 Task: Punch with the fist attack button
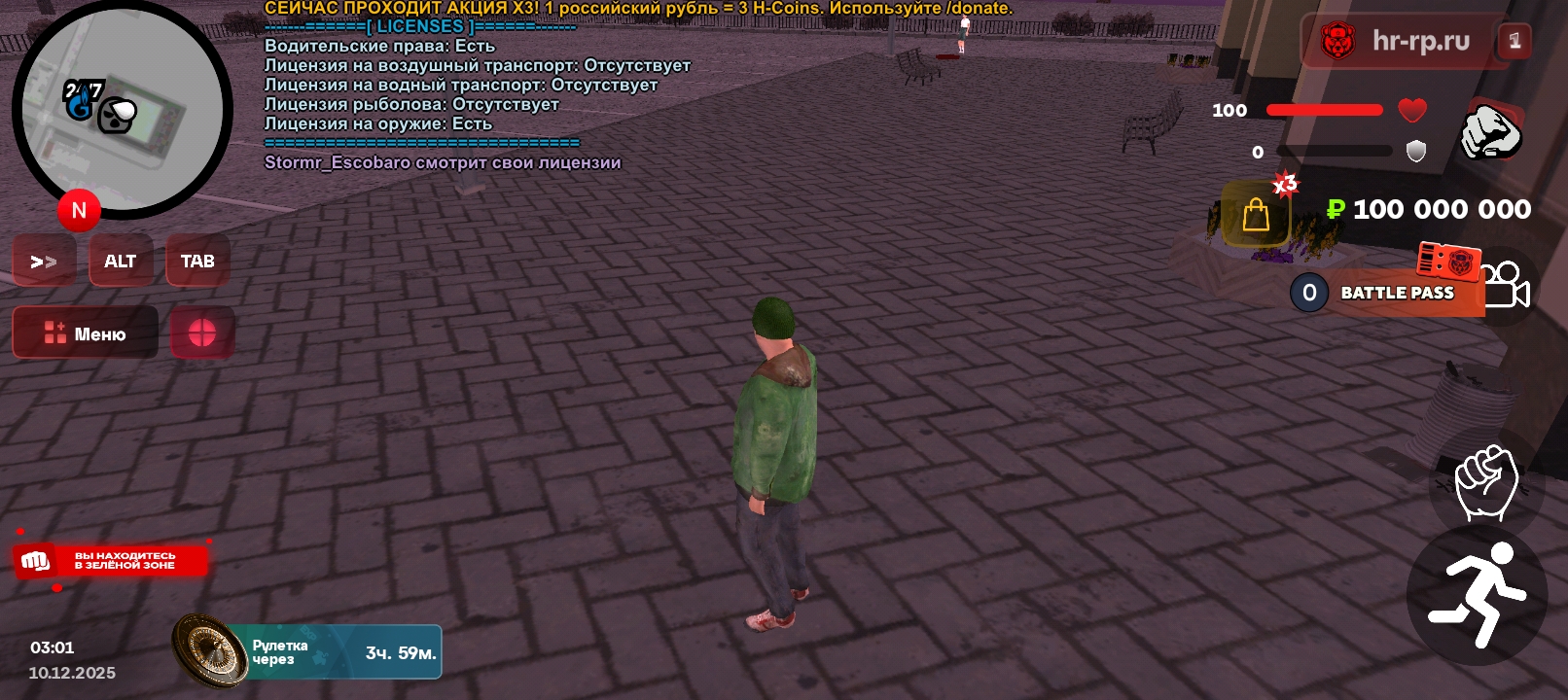click(x=1485, y=481)
